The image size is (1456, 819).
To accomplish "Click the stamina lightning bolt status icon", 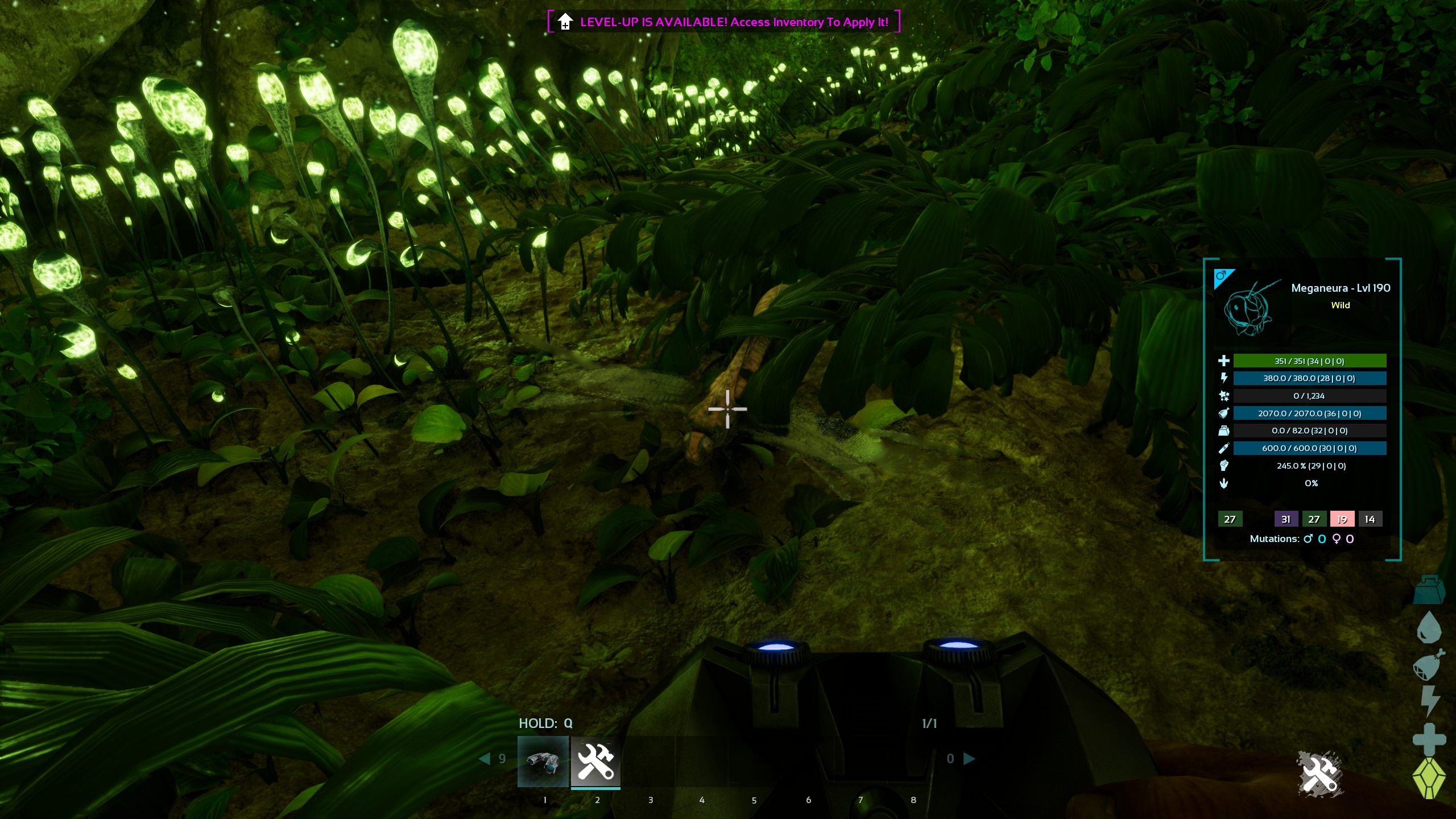I will [x=1429, y=701].
